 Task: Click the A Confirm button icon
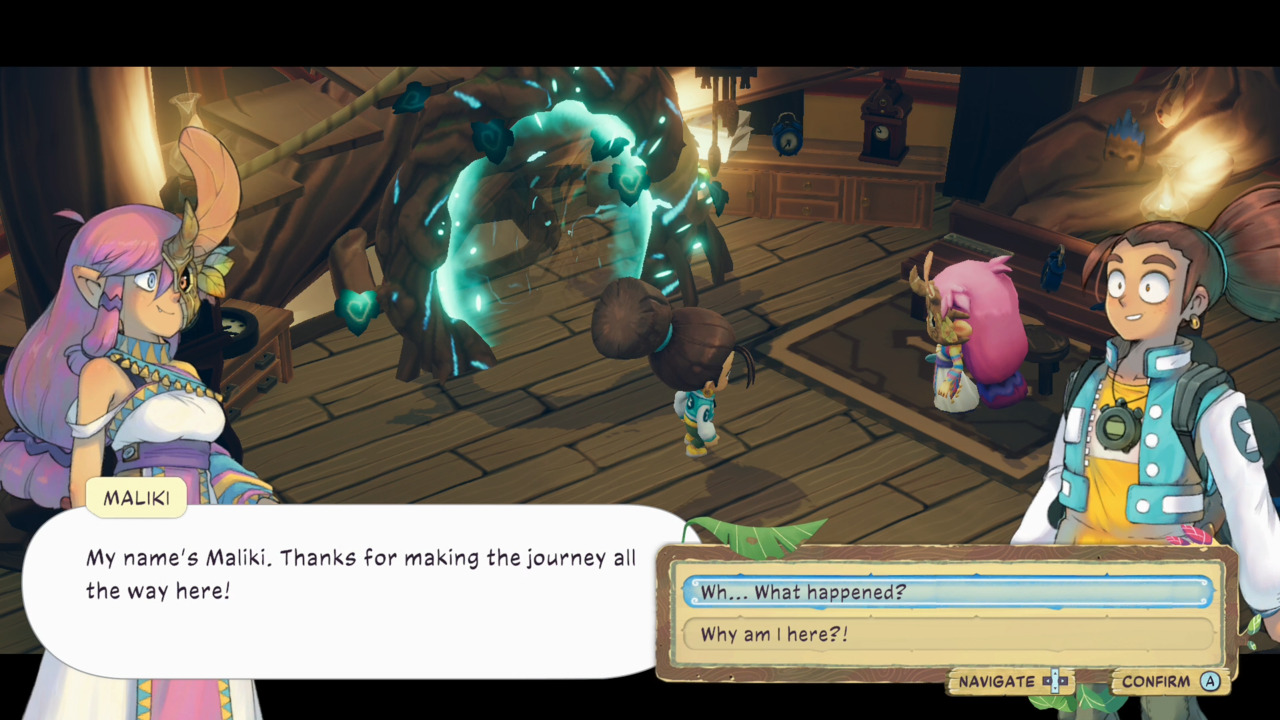pyautogui.click(x=1210, y=681)
